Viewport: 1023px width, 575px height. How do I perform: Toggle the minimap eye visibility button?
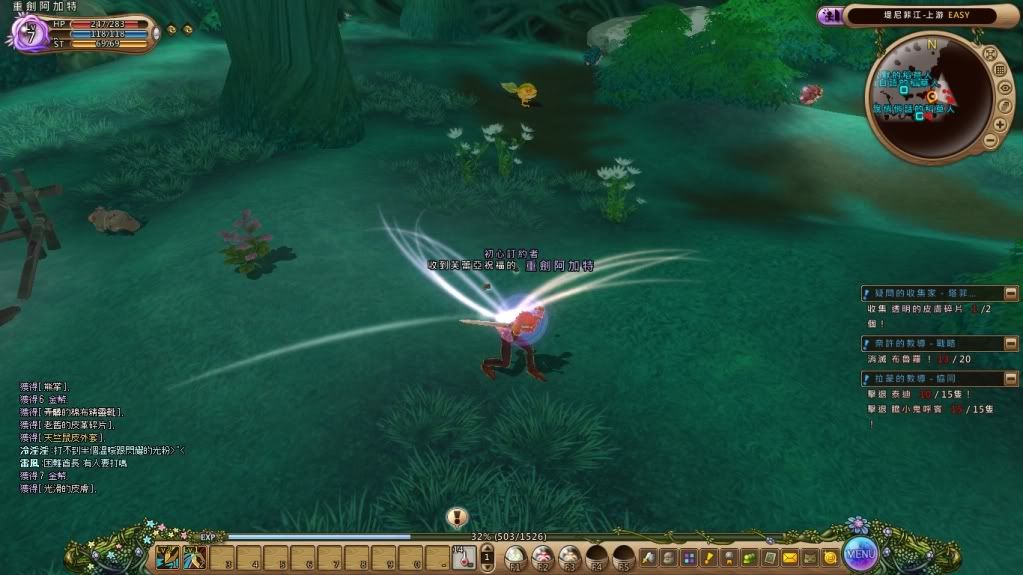(x=1004, y=88)
